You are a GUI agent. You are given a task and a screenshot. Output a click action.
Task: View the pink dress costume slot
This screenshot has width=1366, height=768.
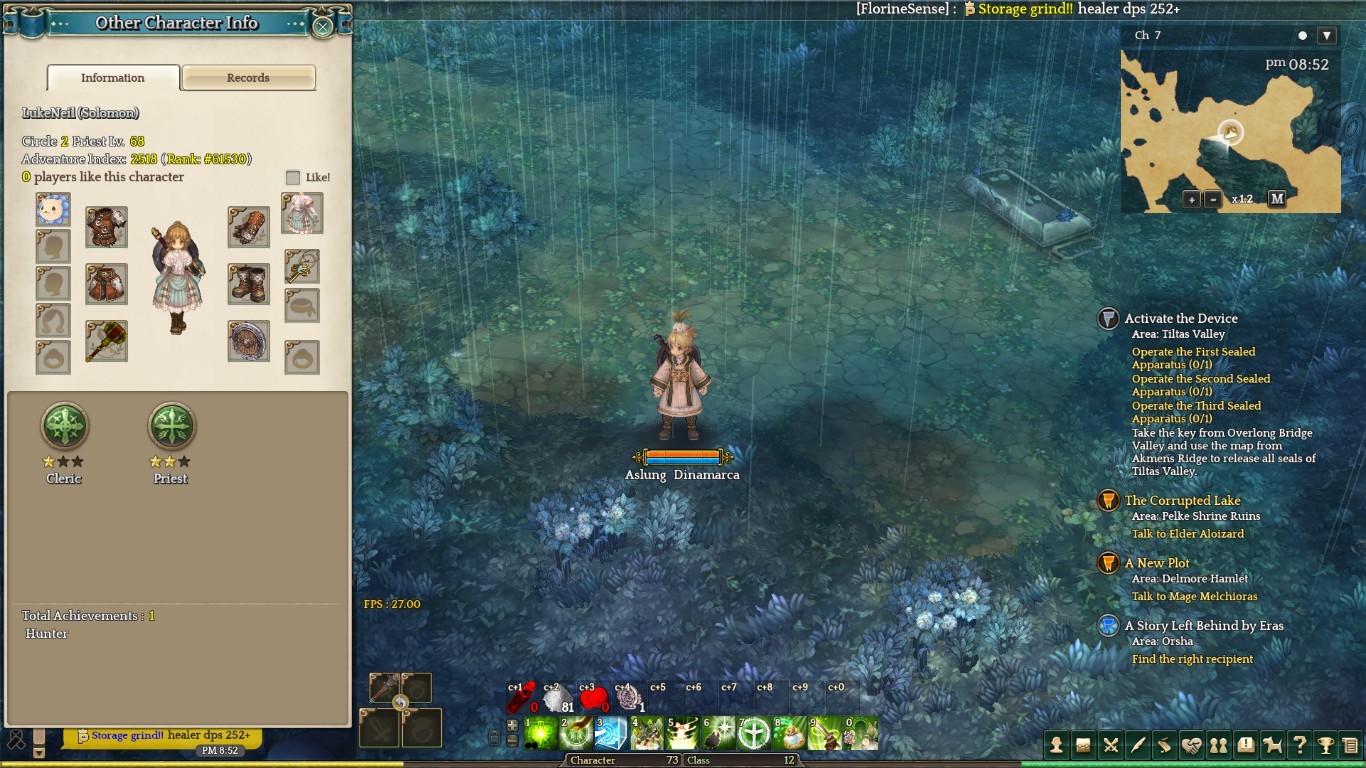(x=302, y=213)
